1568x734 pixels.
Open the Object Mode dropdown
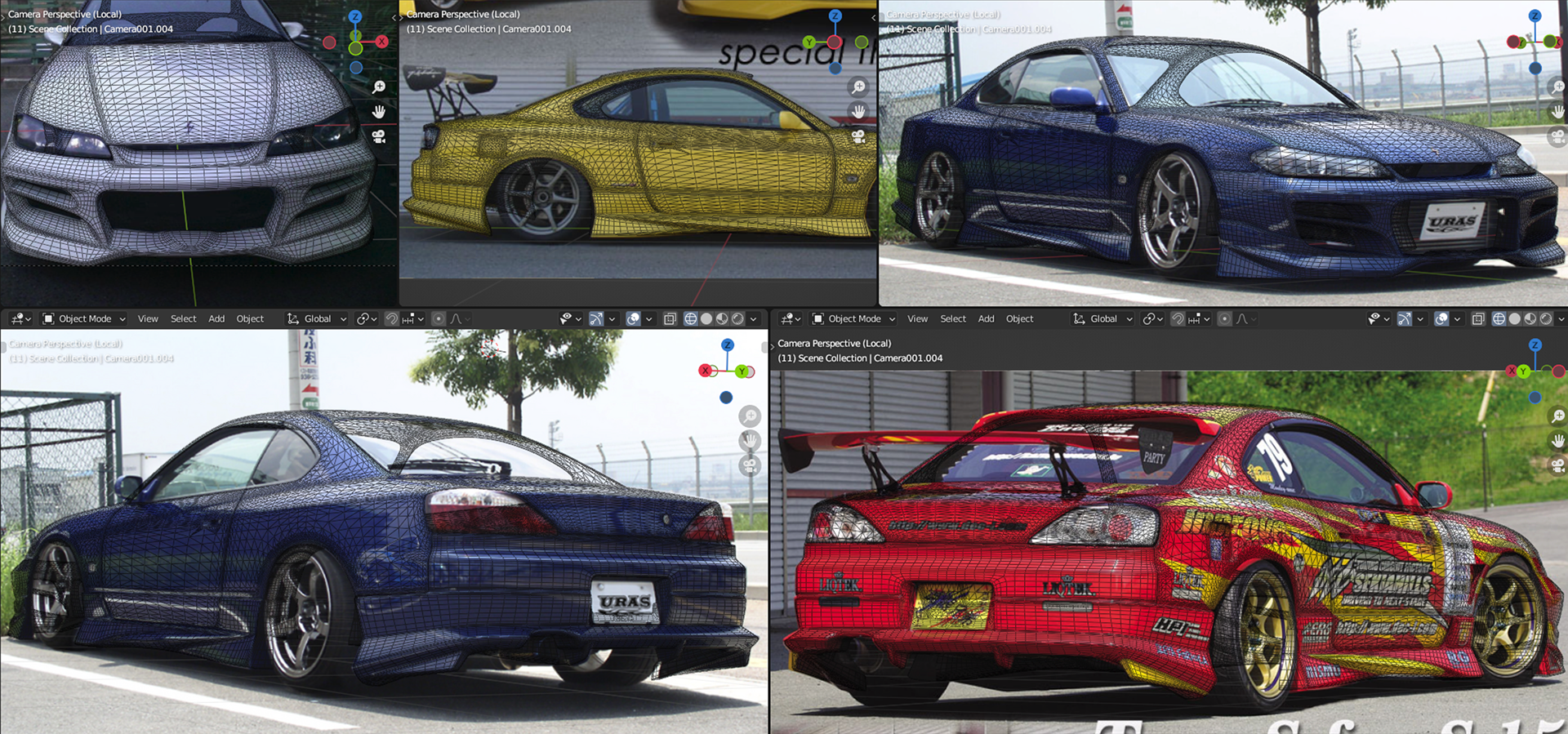pyautogui.click(x=852, y=318)
